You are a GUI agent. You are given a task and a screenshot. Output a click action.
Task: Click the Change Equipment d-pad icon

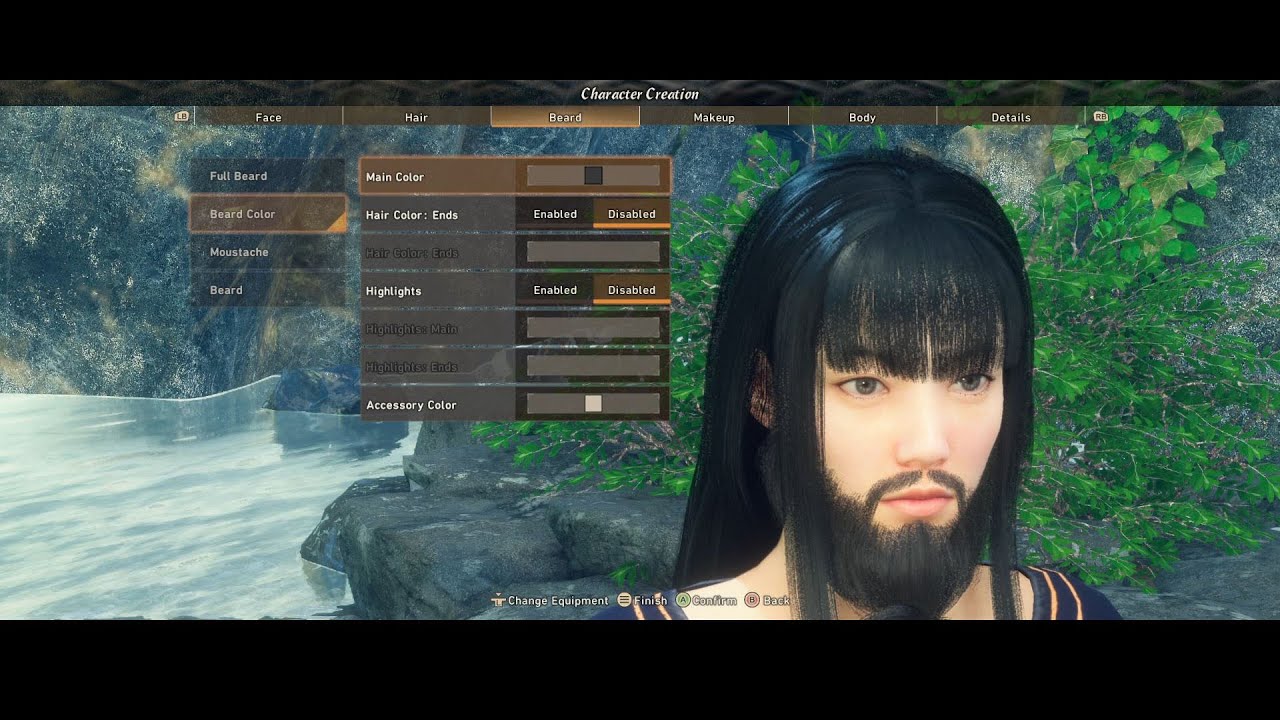(496, 600)
